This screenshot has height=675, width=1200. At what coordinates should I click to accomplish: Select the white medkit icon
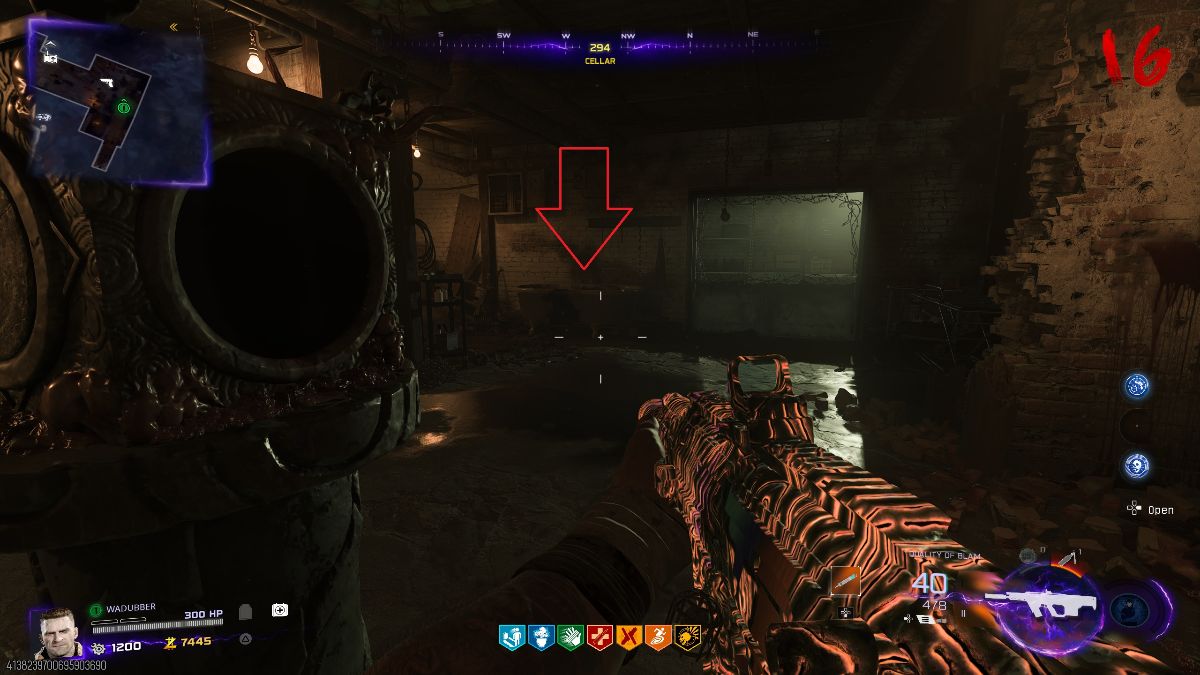(x=280, y=610)
